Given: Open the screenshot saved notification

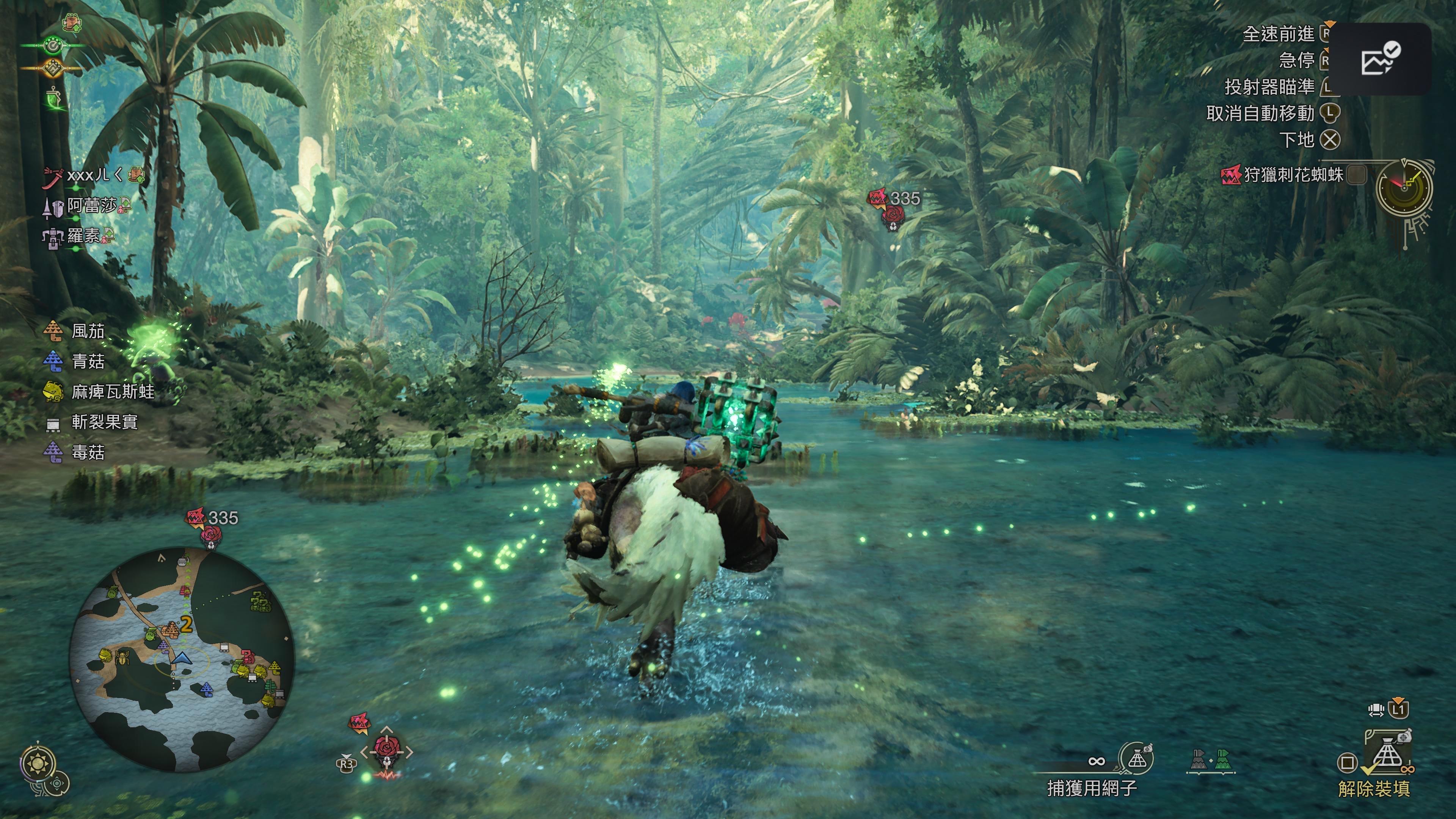Looking at the screenshot, I should [x=1379, y=59].
